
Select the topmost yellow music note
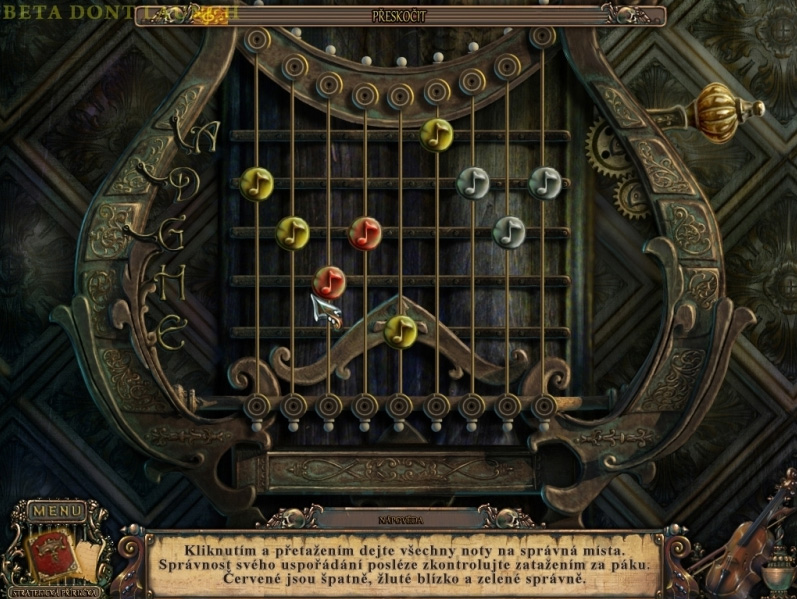point(436,133)
